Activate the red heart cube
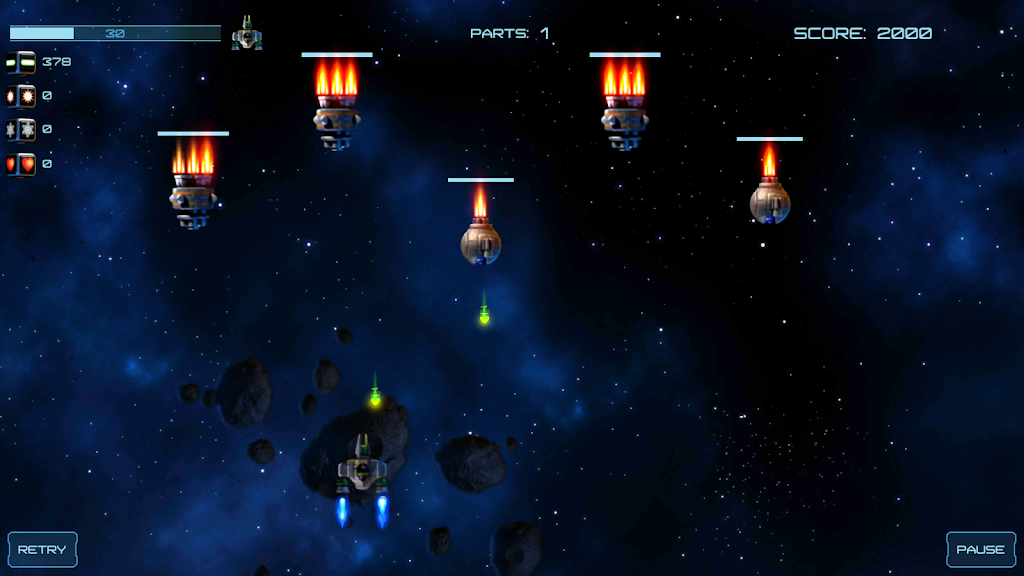The width and height of the screenshot is (1024, 576). [21, 164]
